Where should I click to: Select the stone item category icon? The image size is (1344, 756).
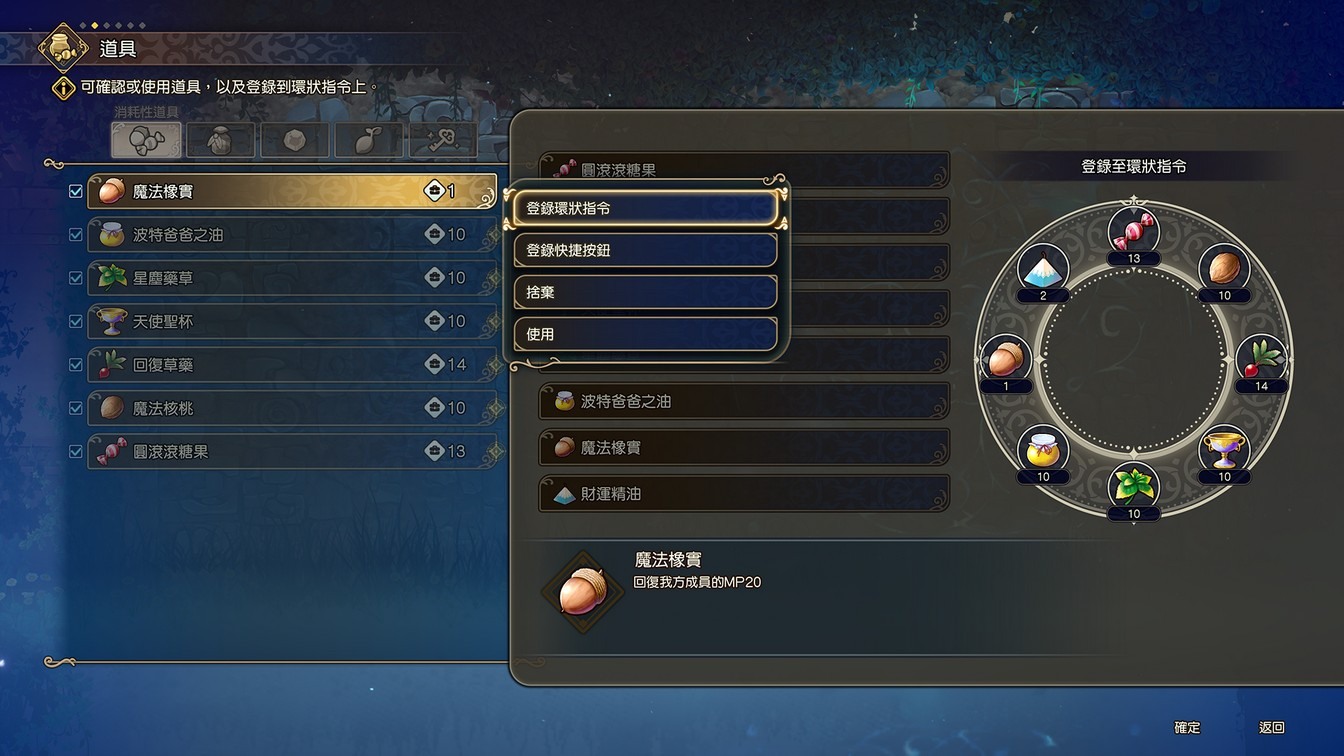point(293,140)
